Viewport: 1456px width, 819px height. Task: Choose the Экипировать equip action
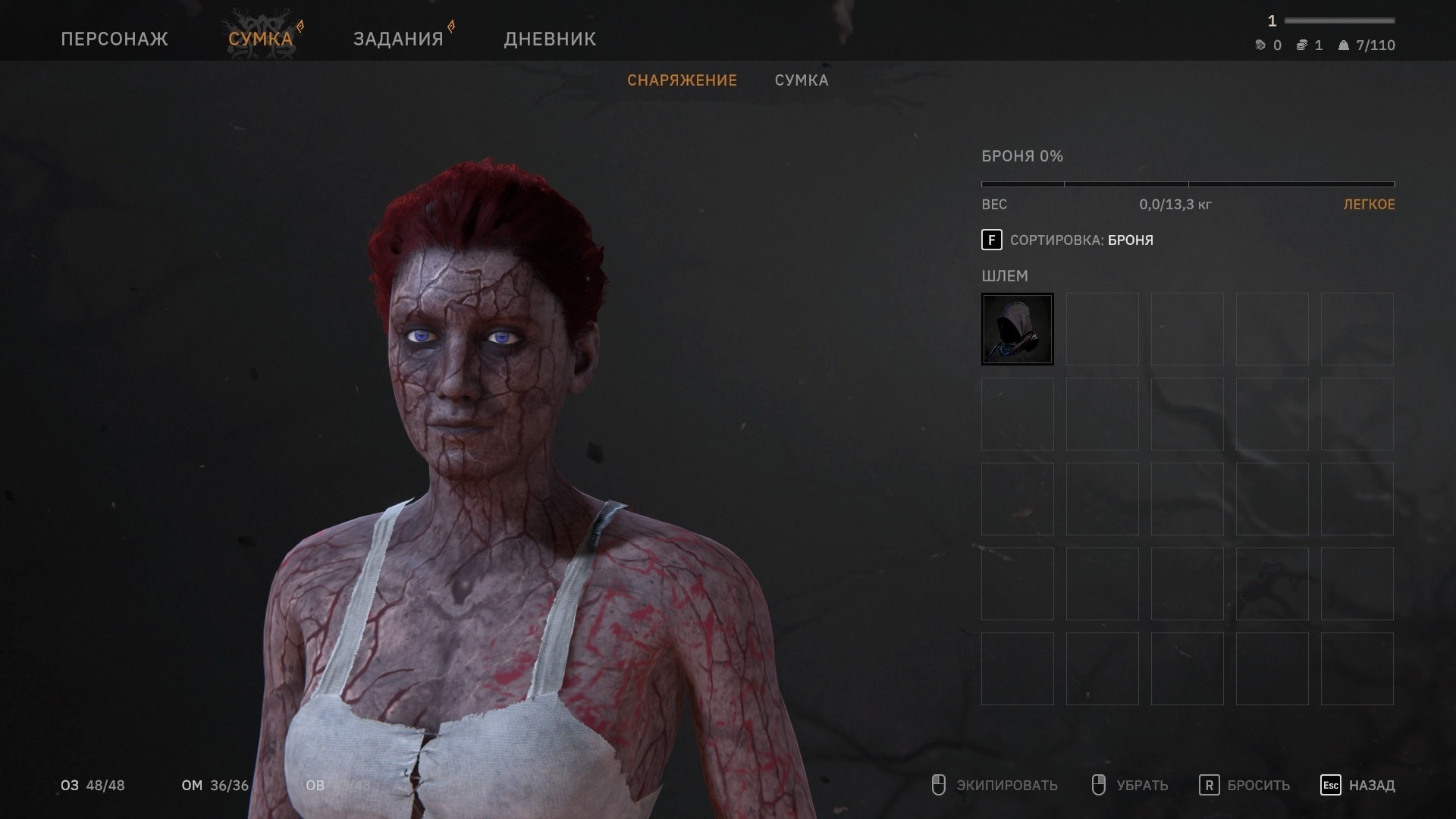pos(995,786)
